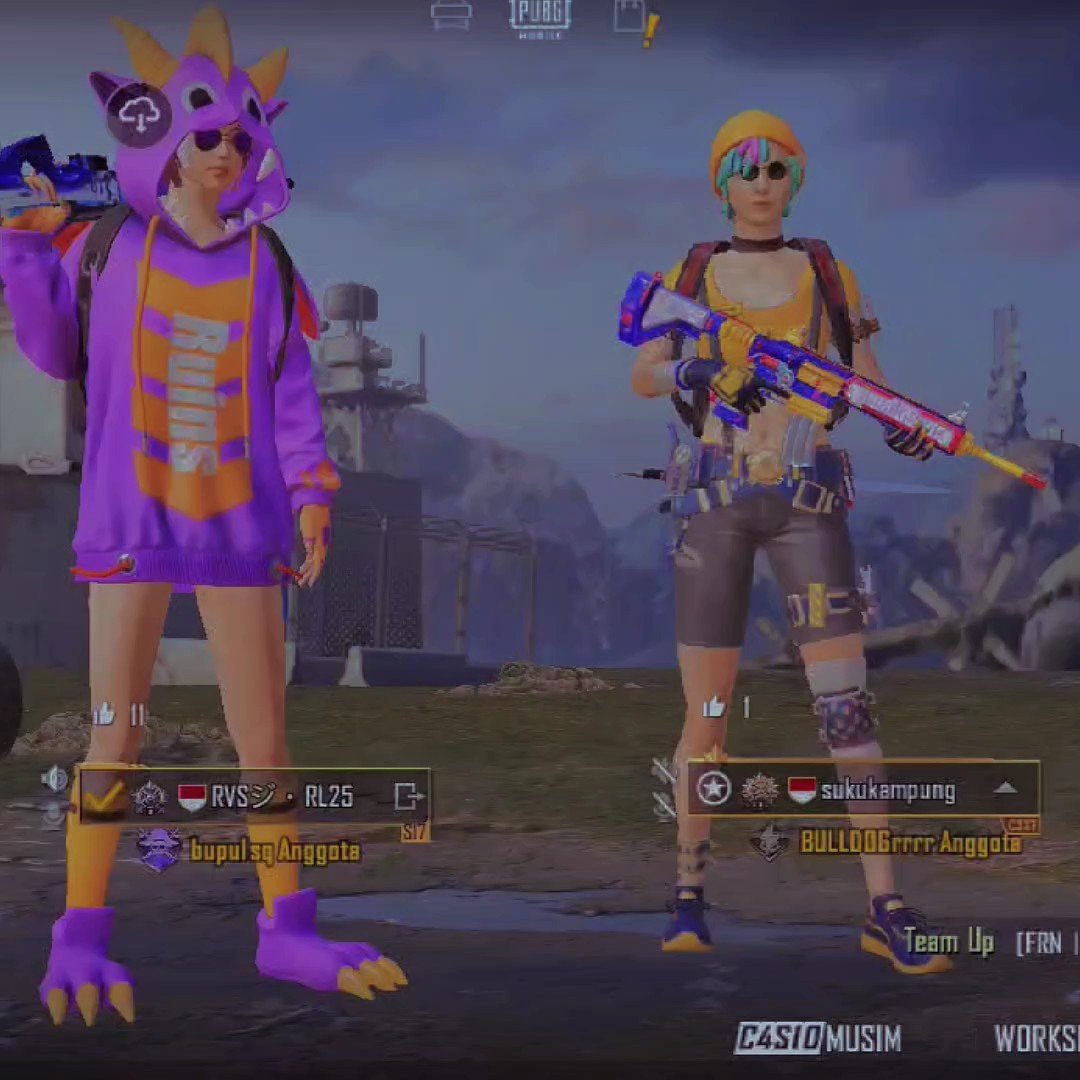Give sukukampung a thumbs-up like
This screenshot has width=1080, height=1080.
(x=713, y=707)
